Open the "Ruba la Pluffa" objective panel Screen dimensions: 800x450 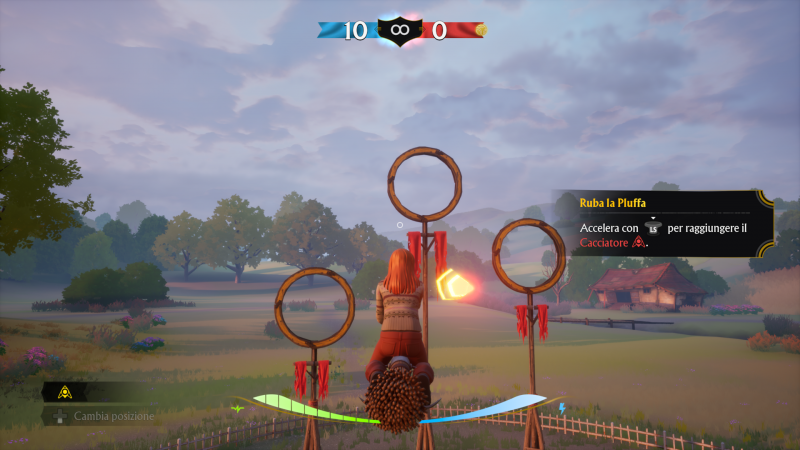pos(660,222)
